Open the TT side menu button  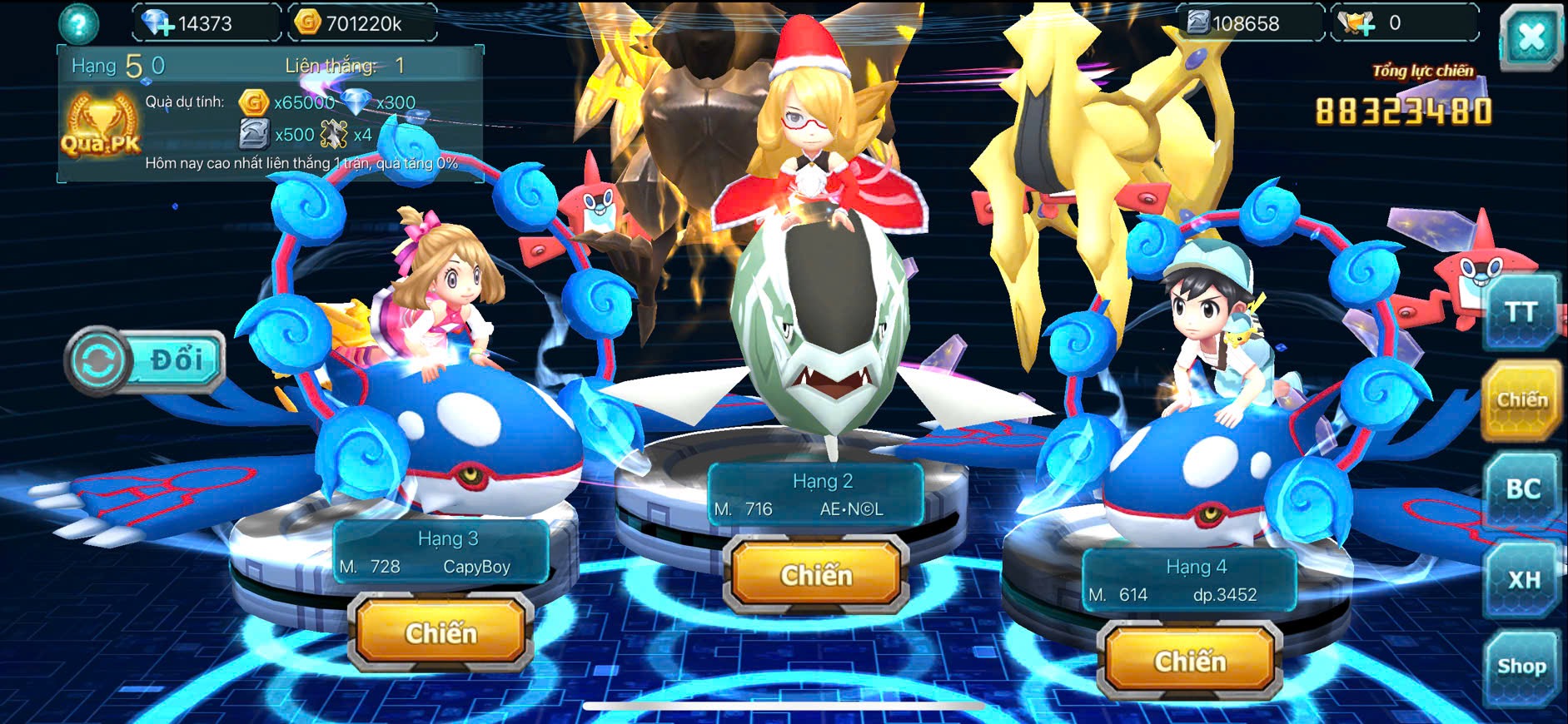1521,312
